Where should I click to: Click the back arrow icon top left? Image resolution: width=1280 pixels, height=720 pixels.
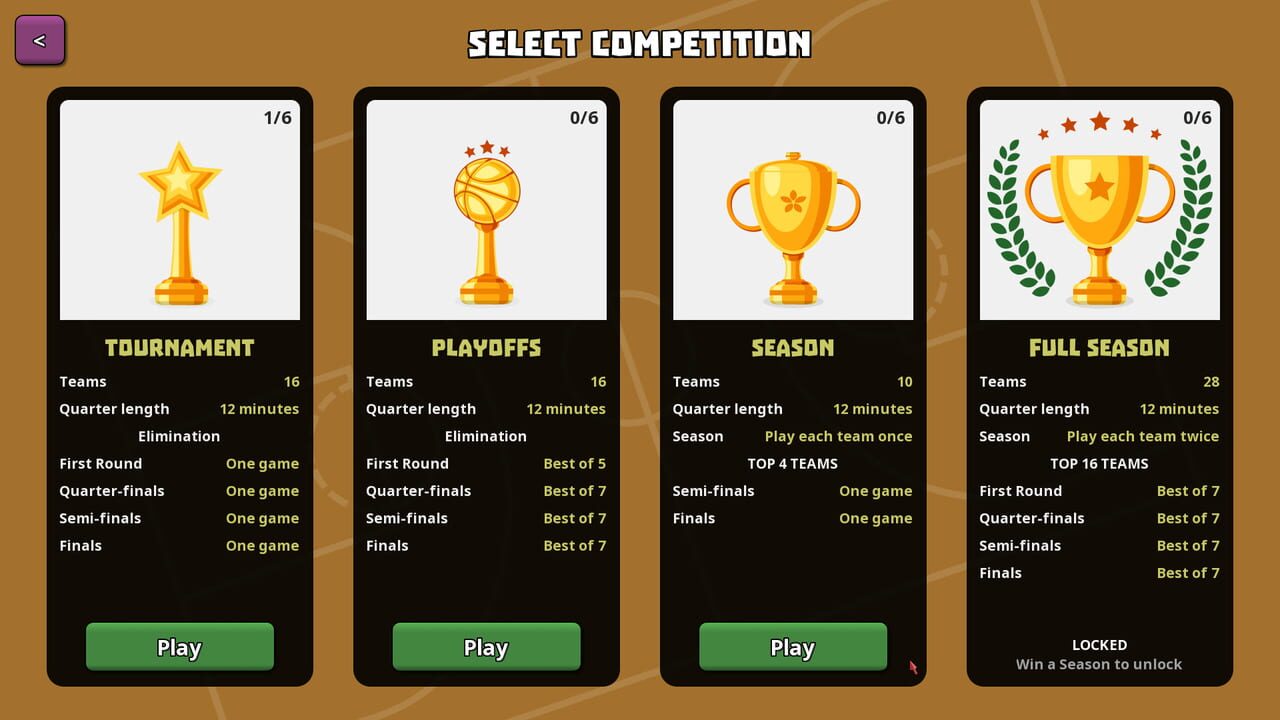click(39, 39)
